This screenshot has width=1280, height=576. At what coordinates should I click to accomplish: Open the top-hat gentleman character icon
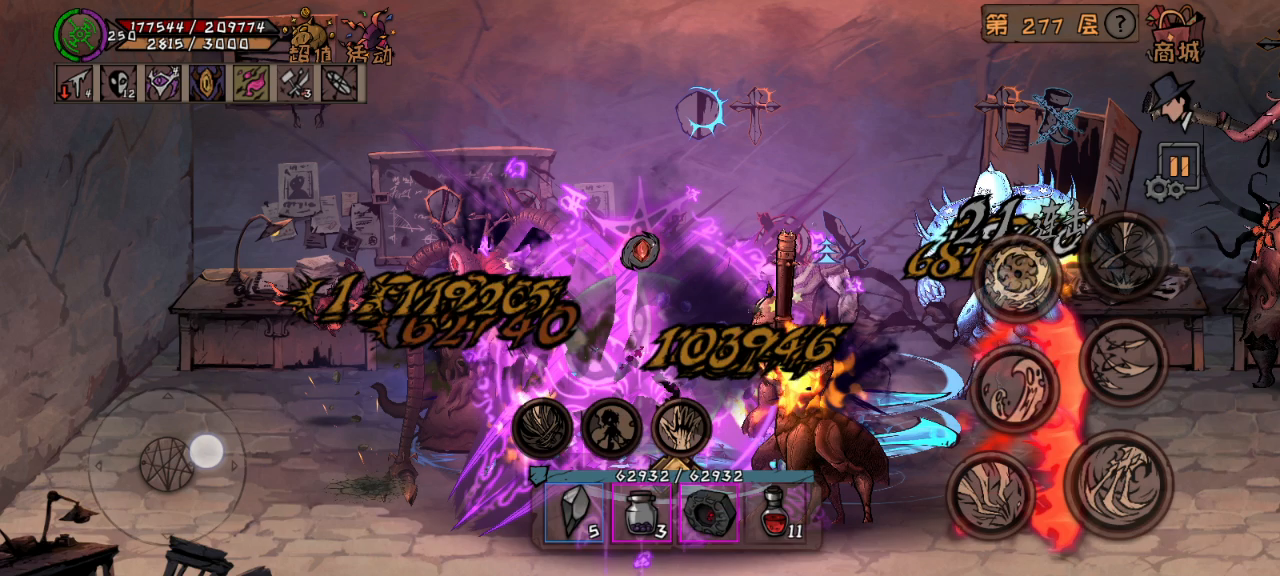point(1170,102)
